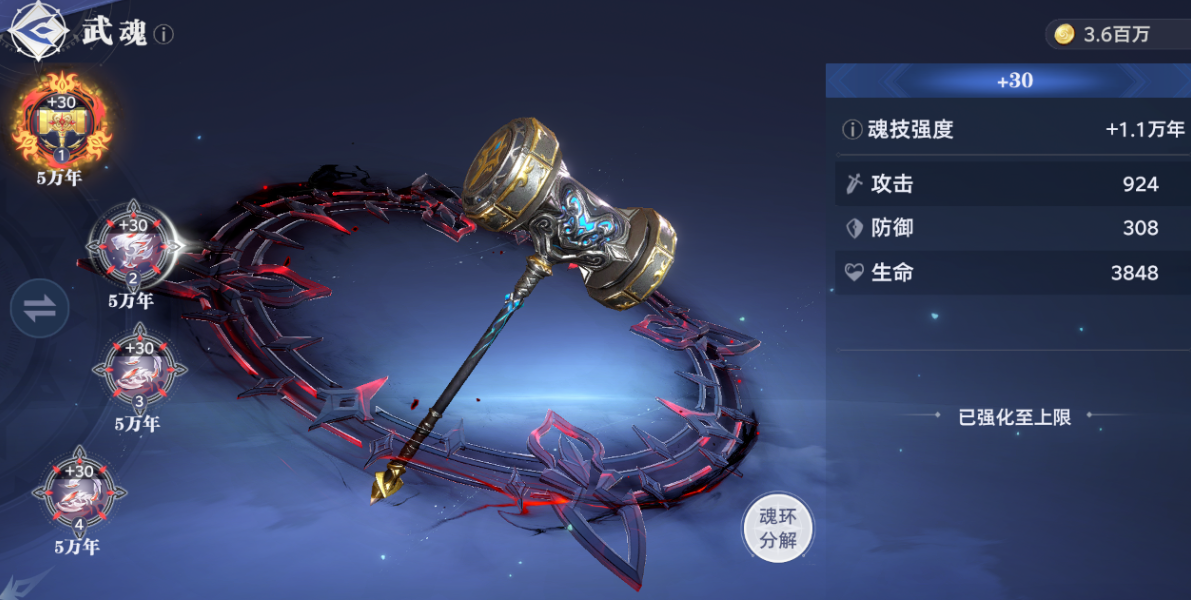Viewport: 1191px width, 600px height.
Task: Open the 武魂 info tooltip icon
Action: (163, 34)
